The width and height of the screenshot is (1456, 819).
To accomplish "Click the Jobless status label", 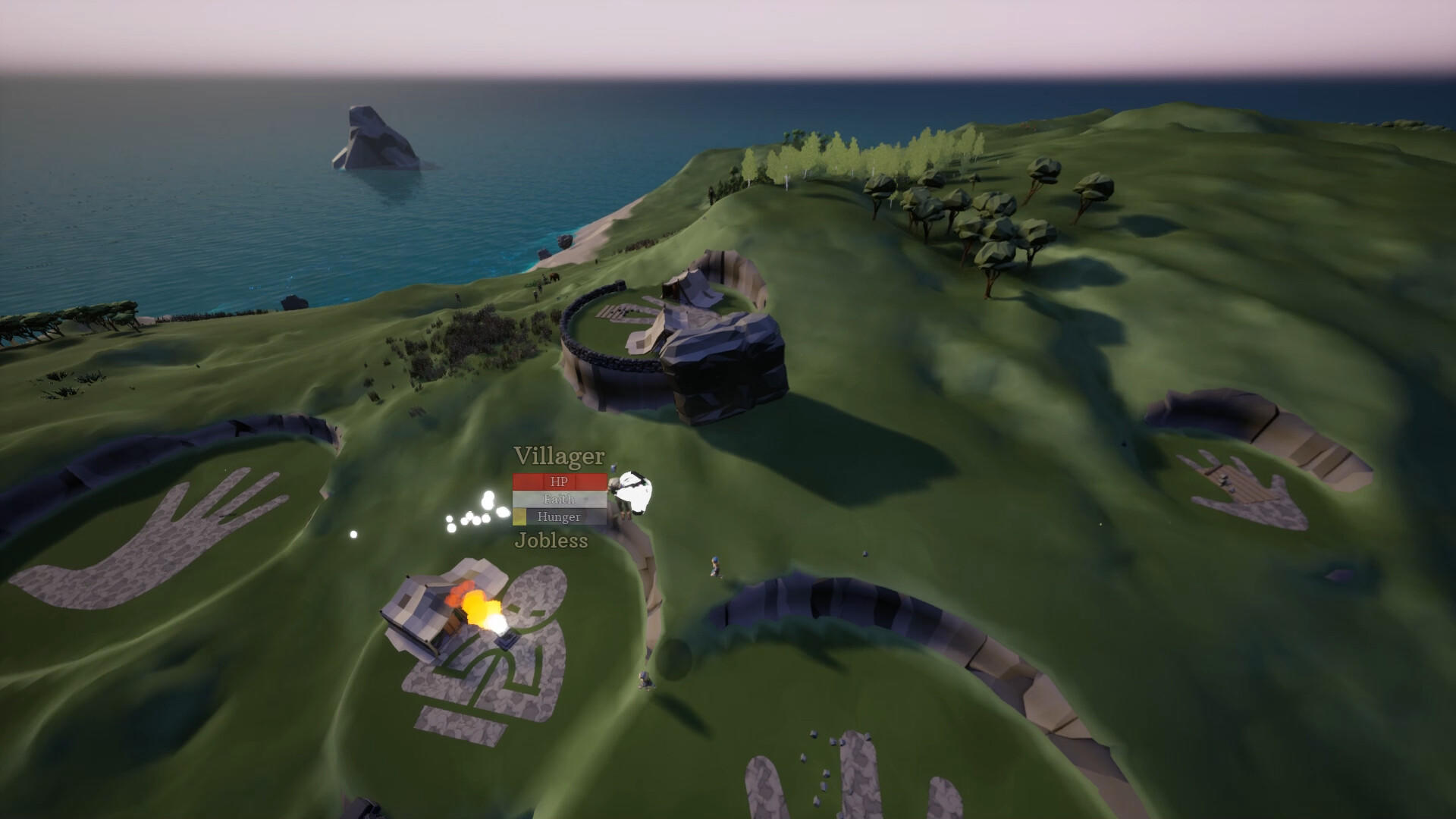I will coord(548,541).
